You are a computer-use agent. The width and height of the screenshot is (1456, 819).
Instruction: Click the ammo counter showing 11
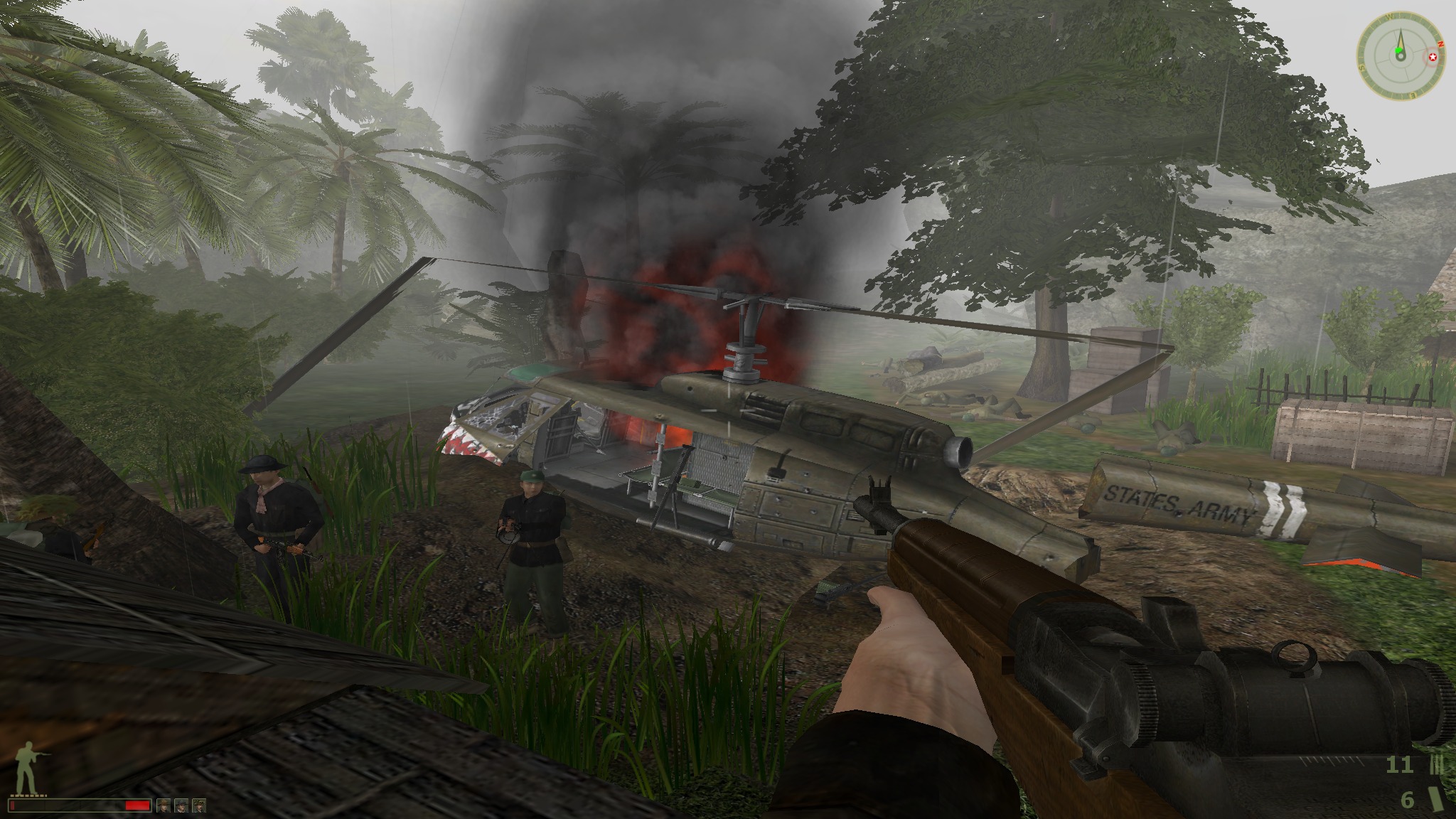1400,764
